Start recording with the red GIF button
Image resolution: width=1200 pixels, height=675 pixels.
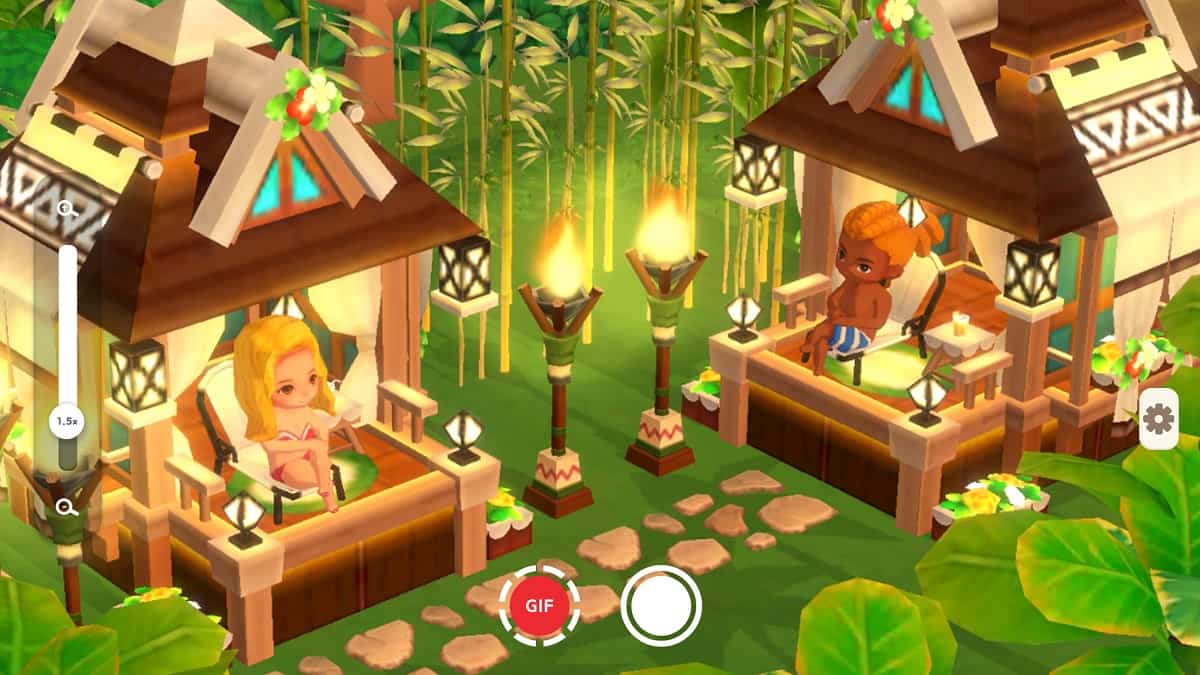(x=540, y=605)
